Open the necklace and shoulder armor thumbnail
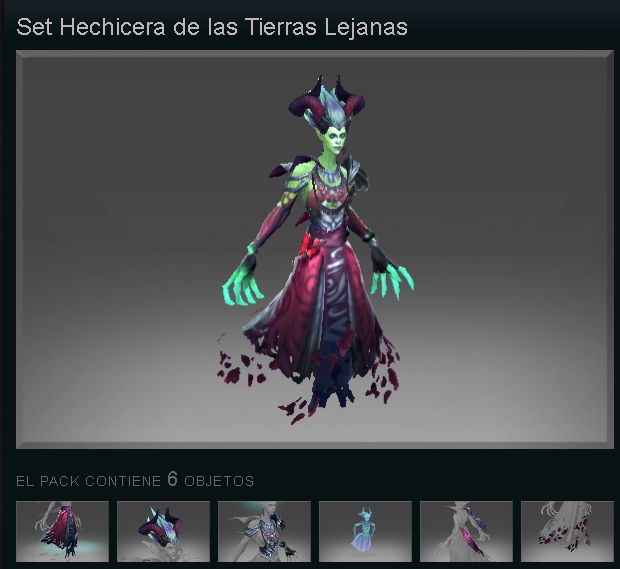Image resolution: width=620 pixels, height=569 pixels. point(264,531)
